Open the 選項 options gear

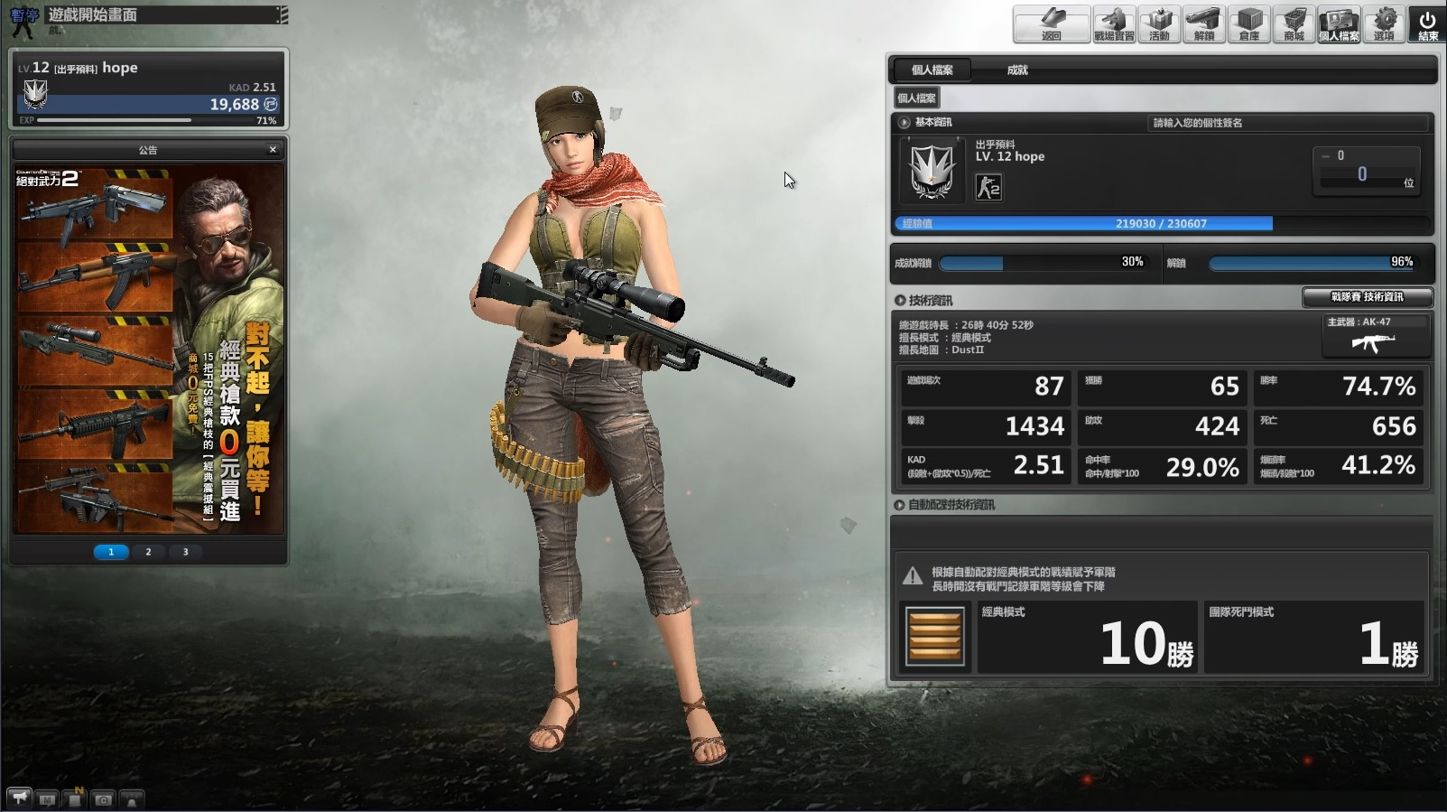pyautogui.click(x=1384, y=24)
